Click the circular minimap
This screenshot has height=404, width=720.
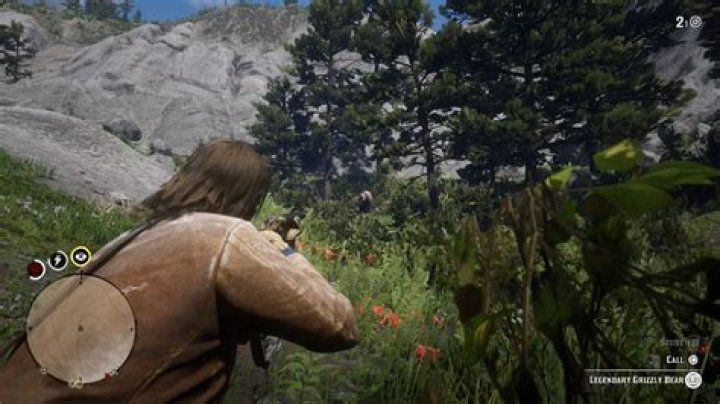(80, 329)
